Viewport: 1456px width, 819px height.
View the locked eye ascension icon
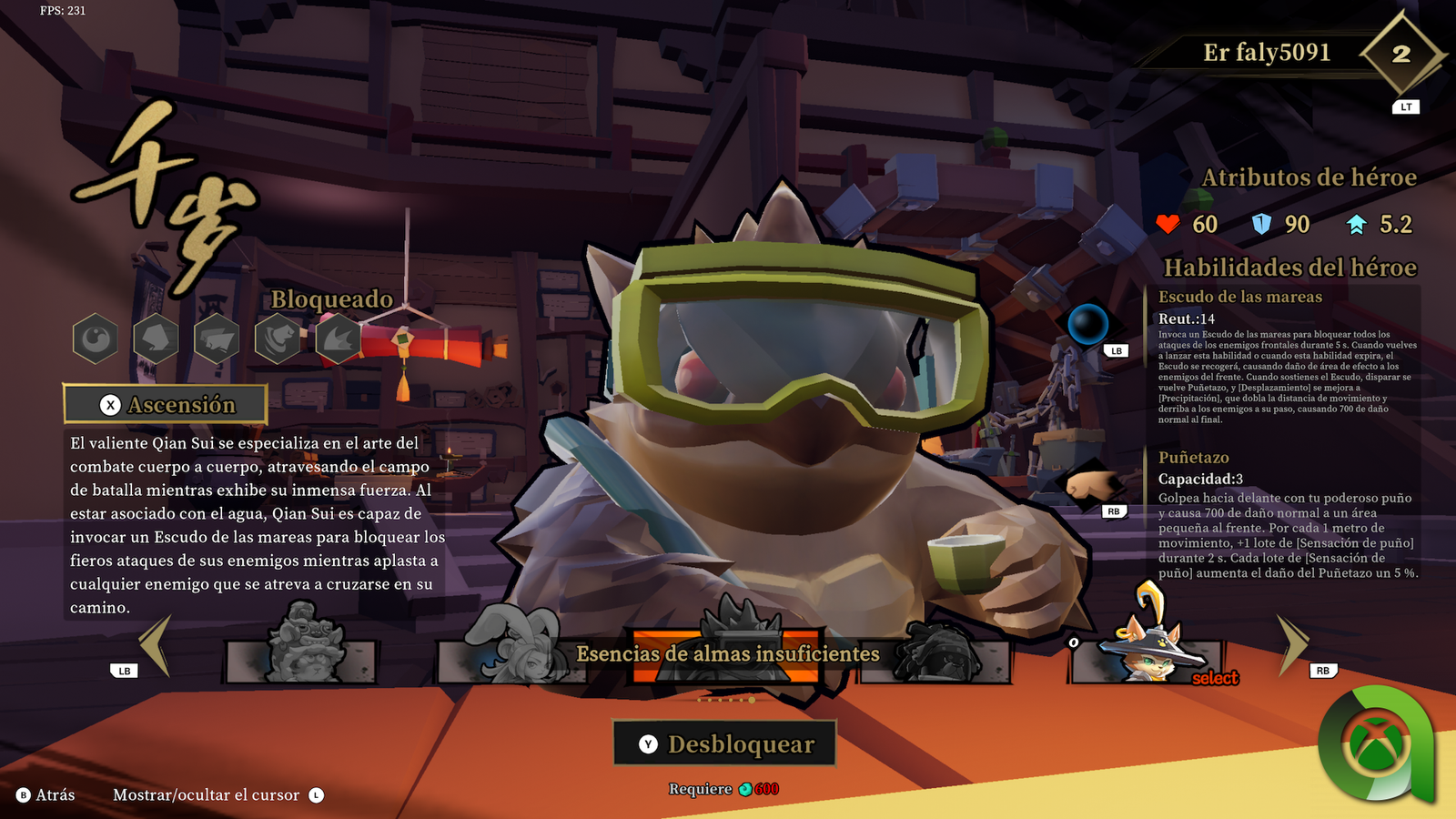96,339
